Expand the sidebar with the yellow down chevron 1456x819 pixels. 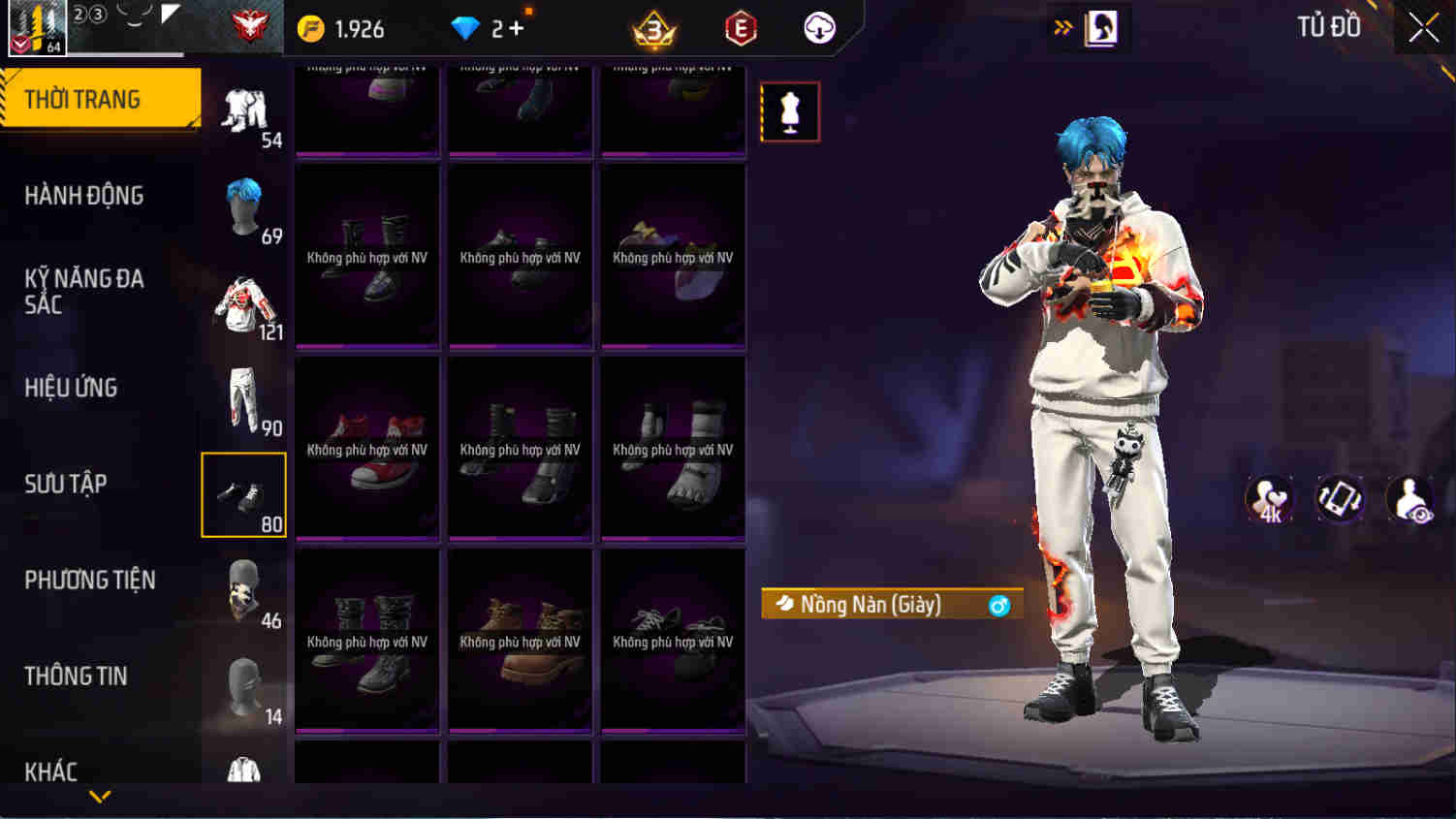[x=97, y=797]
